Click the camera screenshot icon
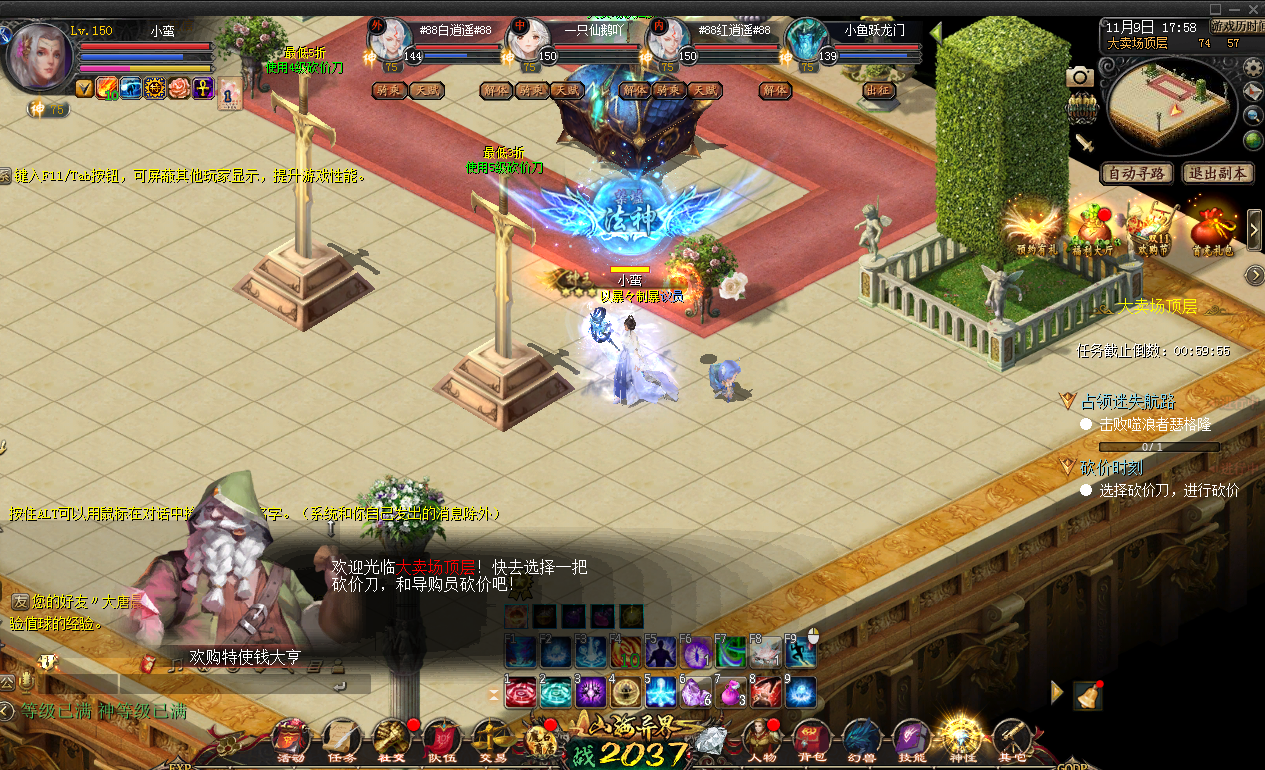 pyautogui.click(x=1079, y=77)
